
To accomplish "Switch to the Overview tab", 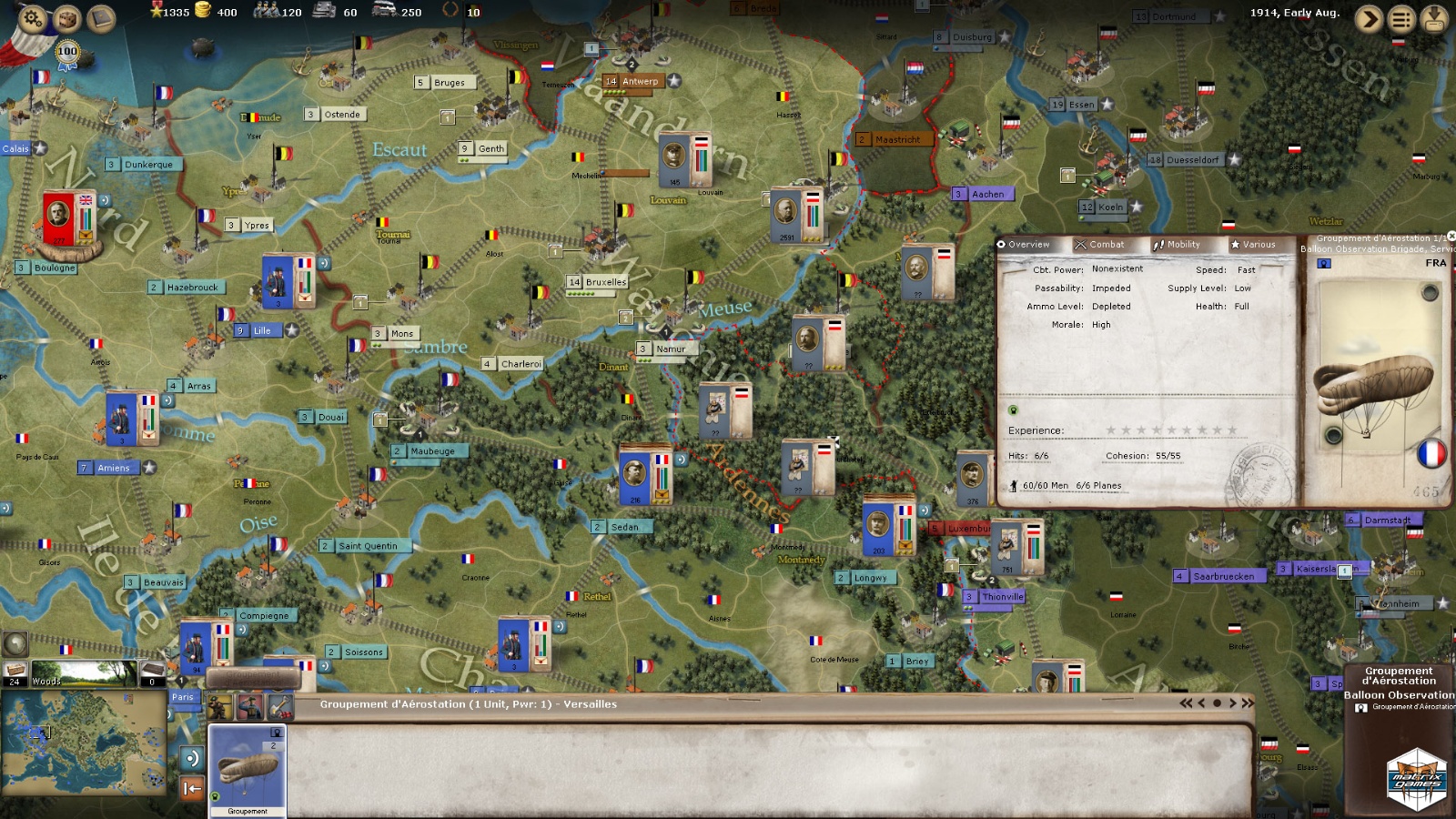I will [x=1024, y=244].
